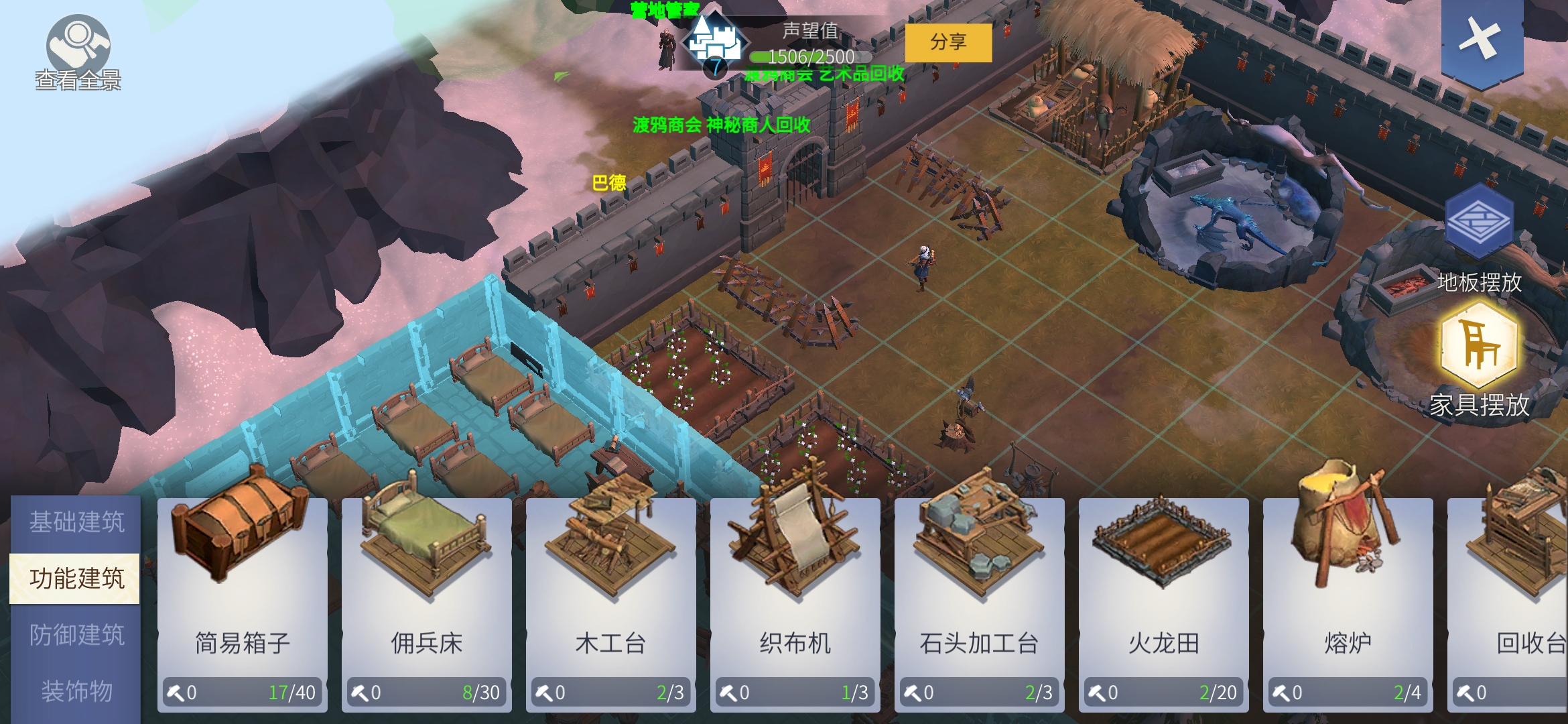Close the building mode with X
The image size is (1568, 724).
(1482, 39)
